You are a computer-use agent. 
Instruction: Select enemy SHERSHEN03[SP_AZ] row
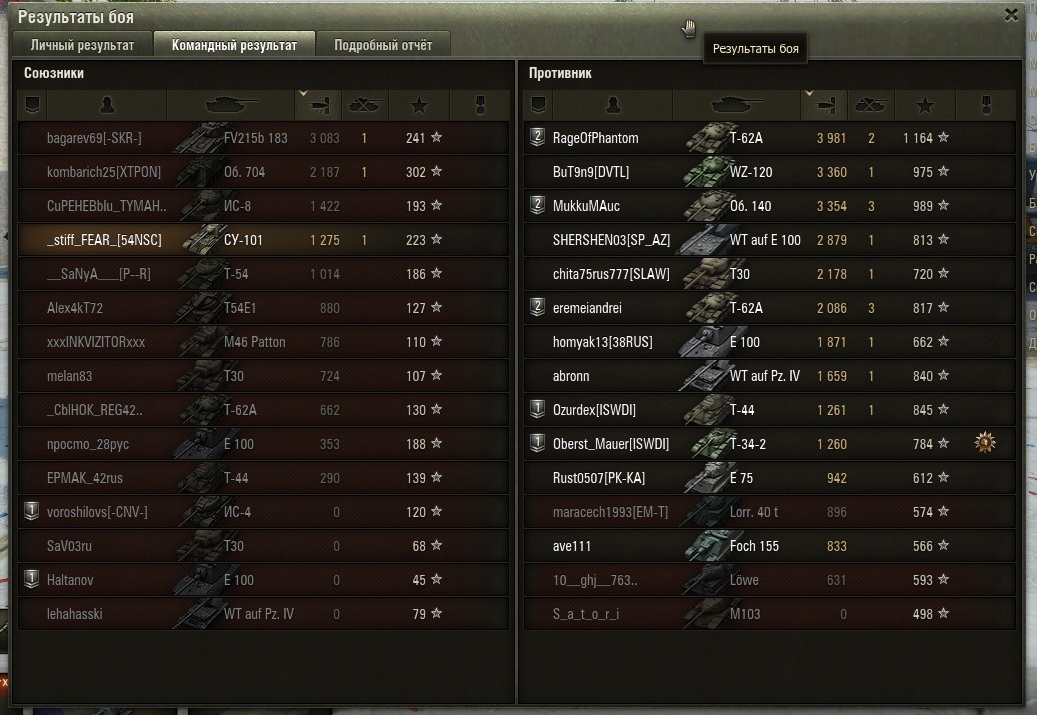pyautogui.click(x=770, y=240)
